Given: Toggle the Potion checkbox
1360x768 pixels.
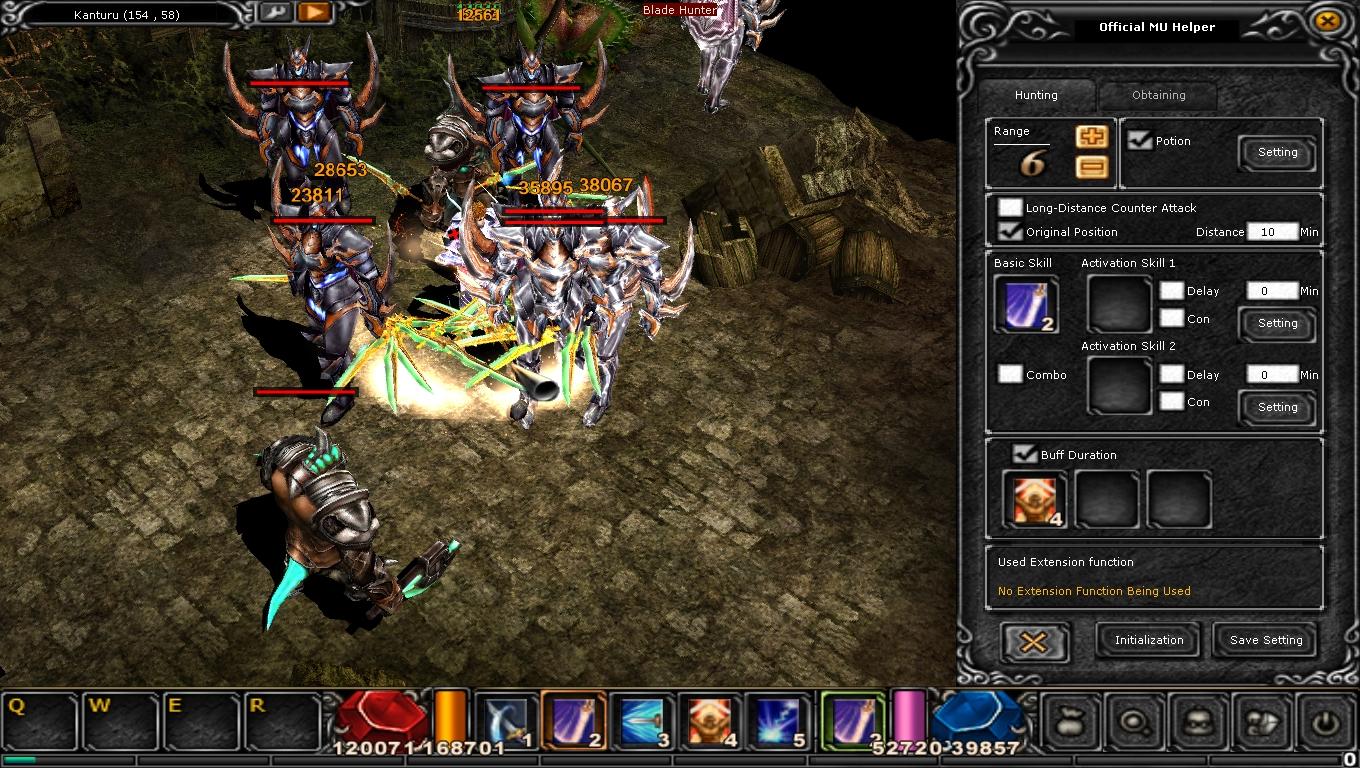Looking at the screenshot, I should 1139,141.
